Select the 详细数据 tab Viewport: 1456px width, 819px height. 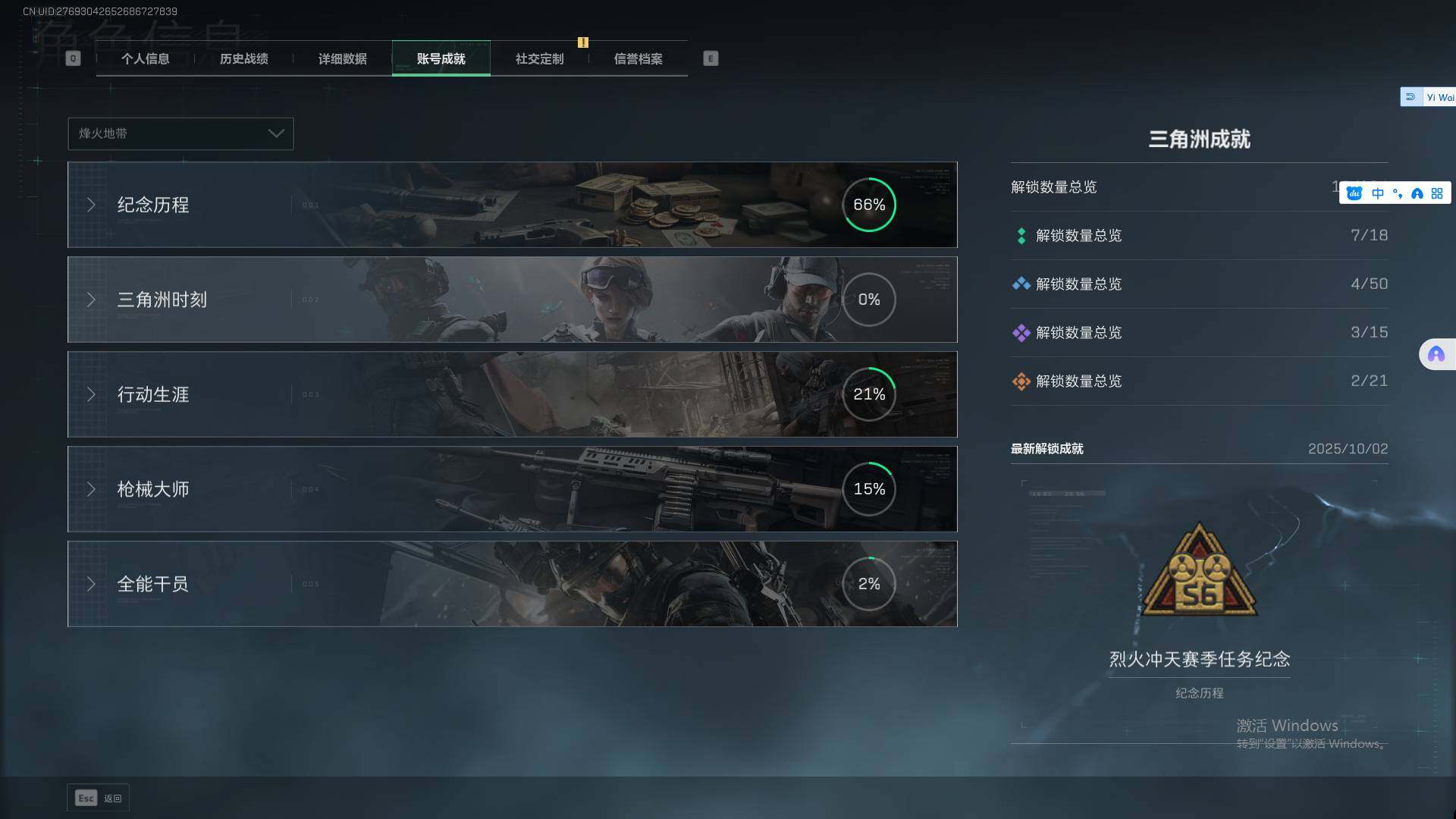(x=342, y=59)
